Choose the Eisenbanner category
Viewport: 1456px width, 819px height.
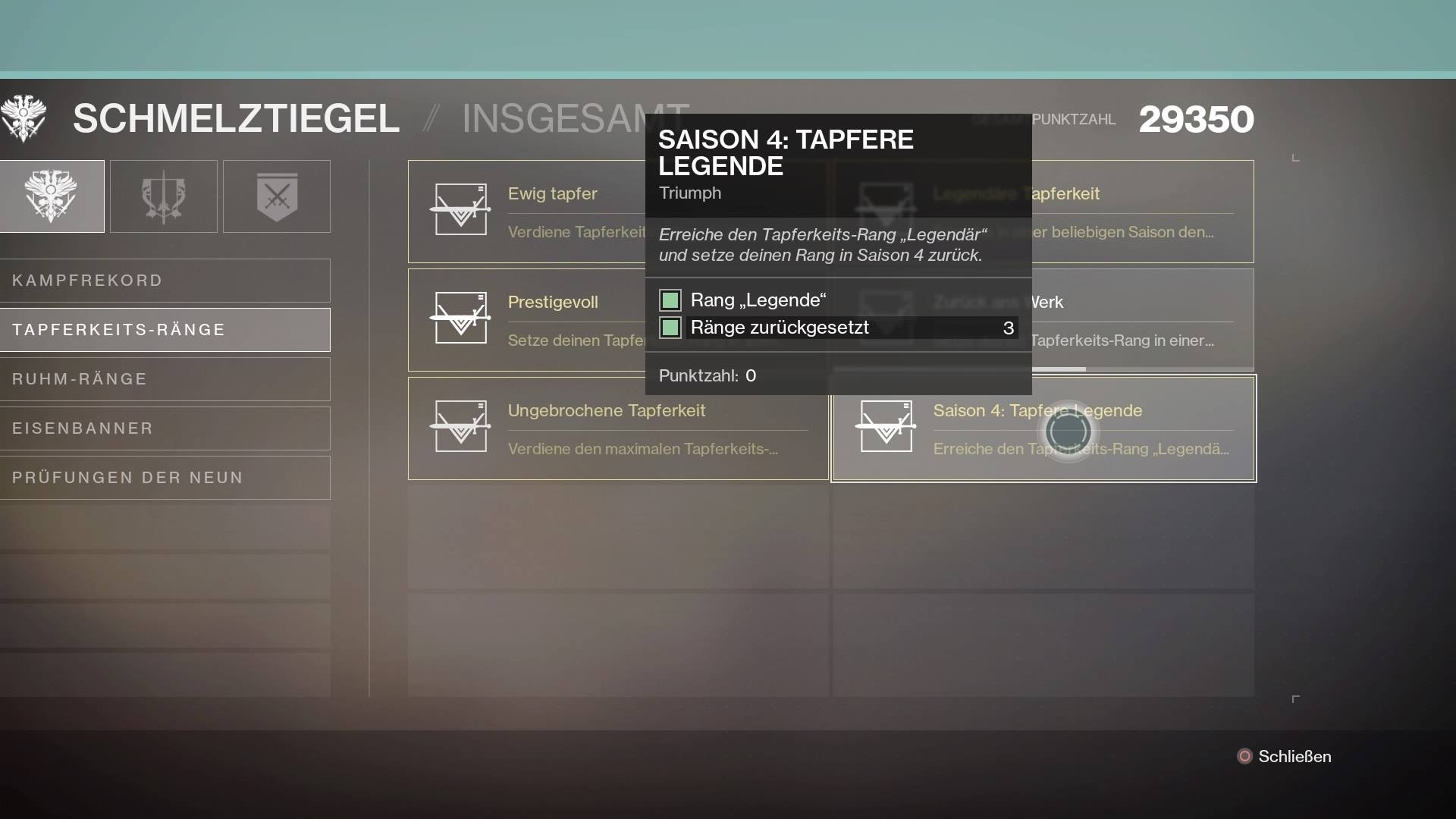click(x=165, y=428)
